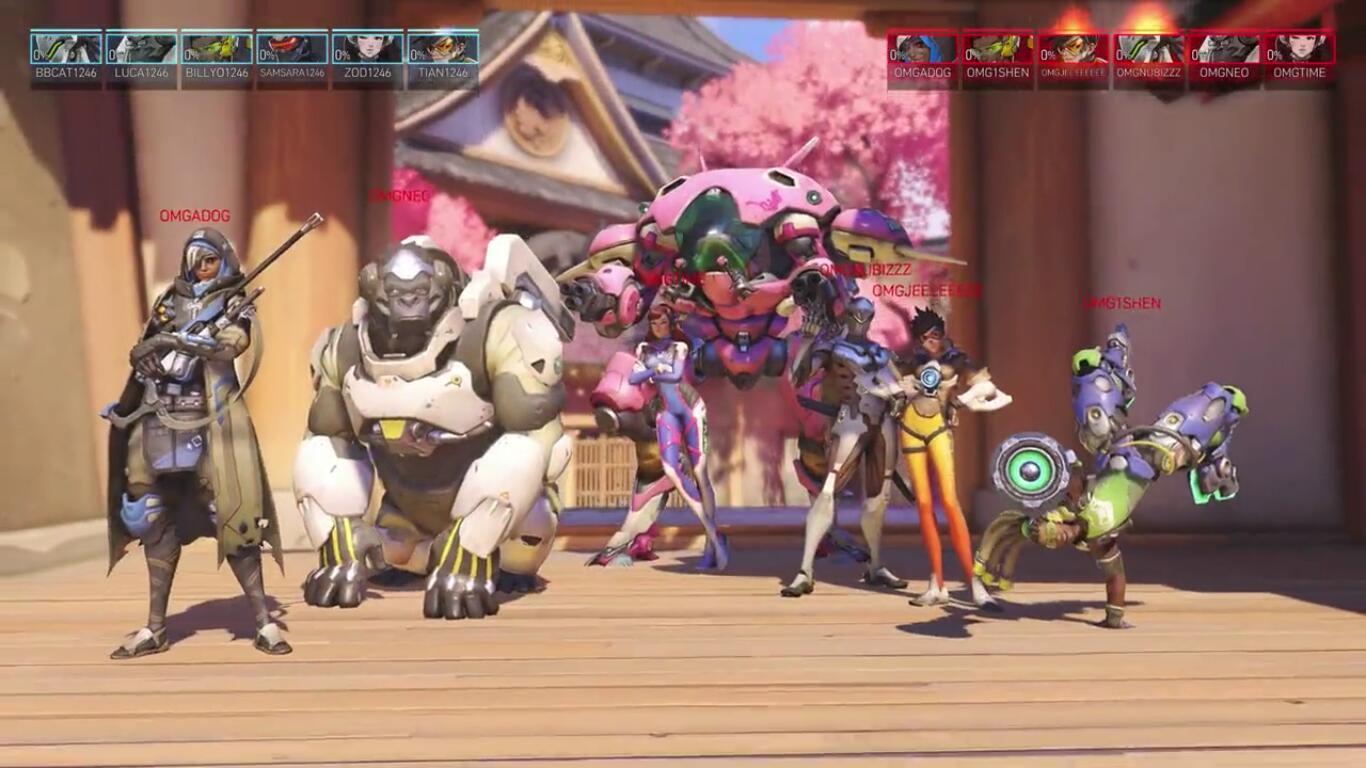
Task: Click OMGNUBIZZZ's Genji portrait
Action: pyautogui.click(x=1149, y=49)
